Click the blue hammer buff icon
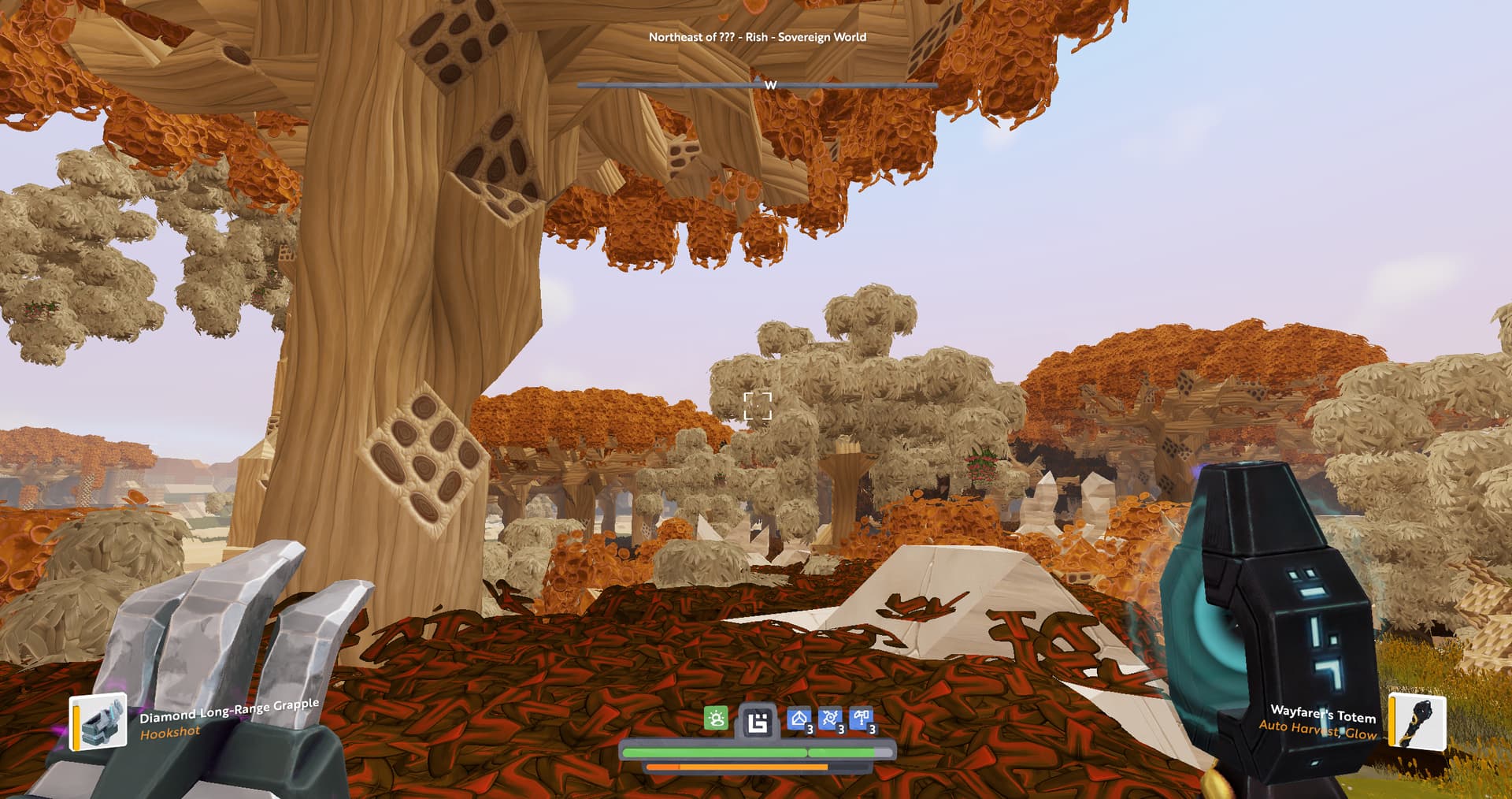This screenshot has height=799, width=1512. click(x=862, y=719)
